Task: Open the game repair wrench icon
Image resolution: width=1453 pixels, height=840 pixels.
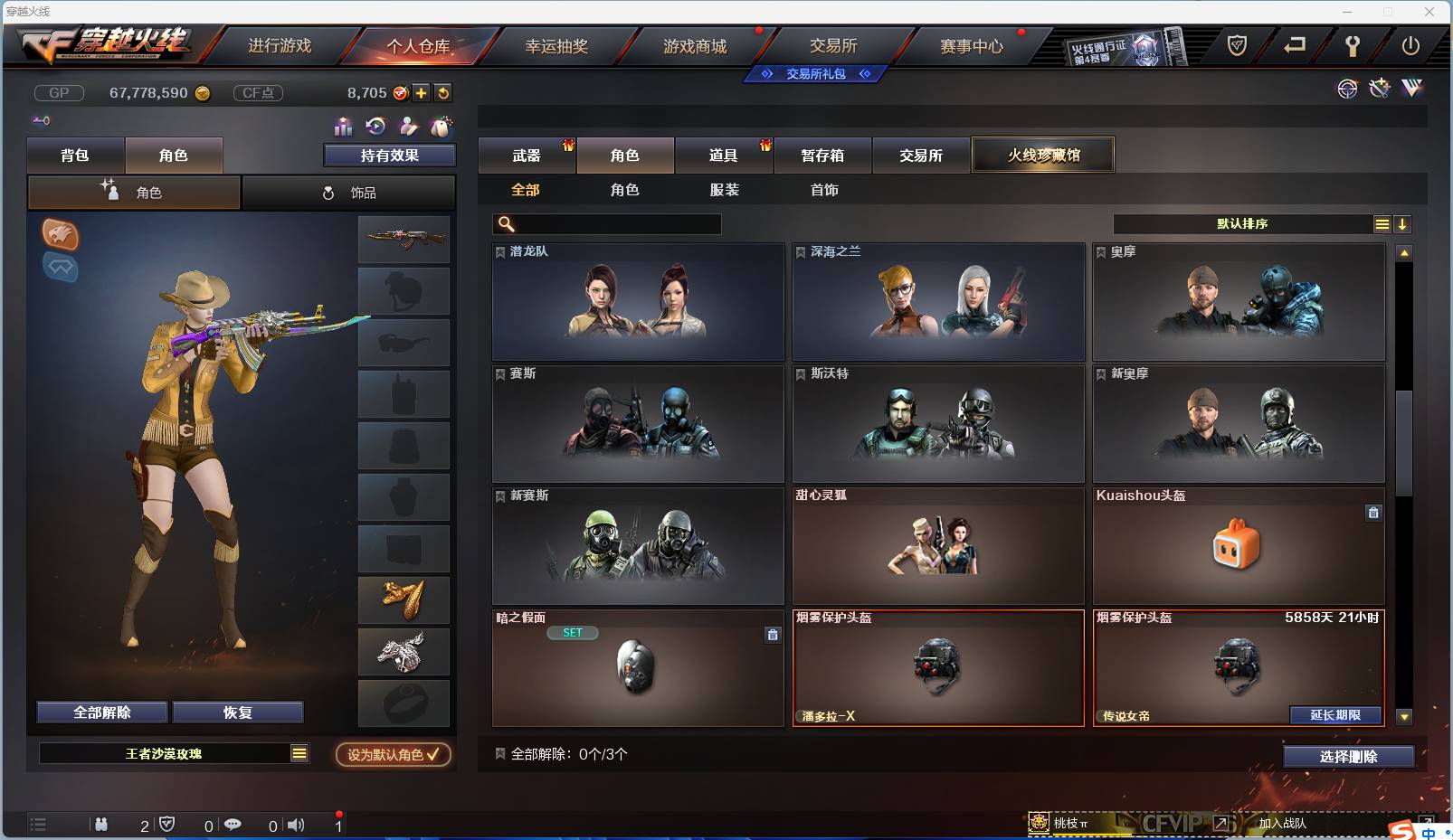Action: (1354, 46)
